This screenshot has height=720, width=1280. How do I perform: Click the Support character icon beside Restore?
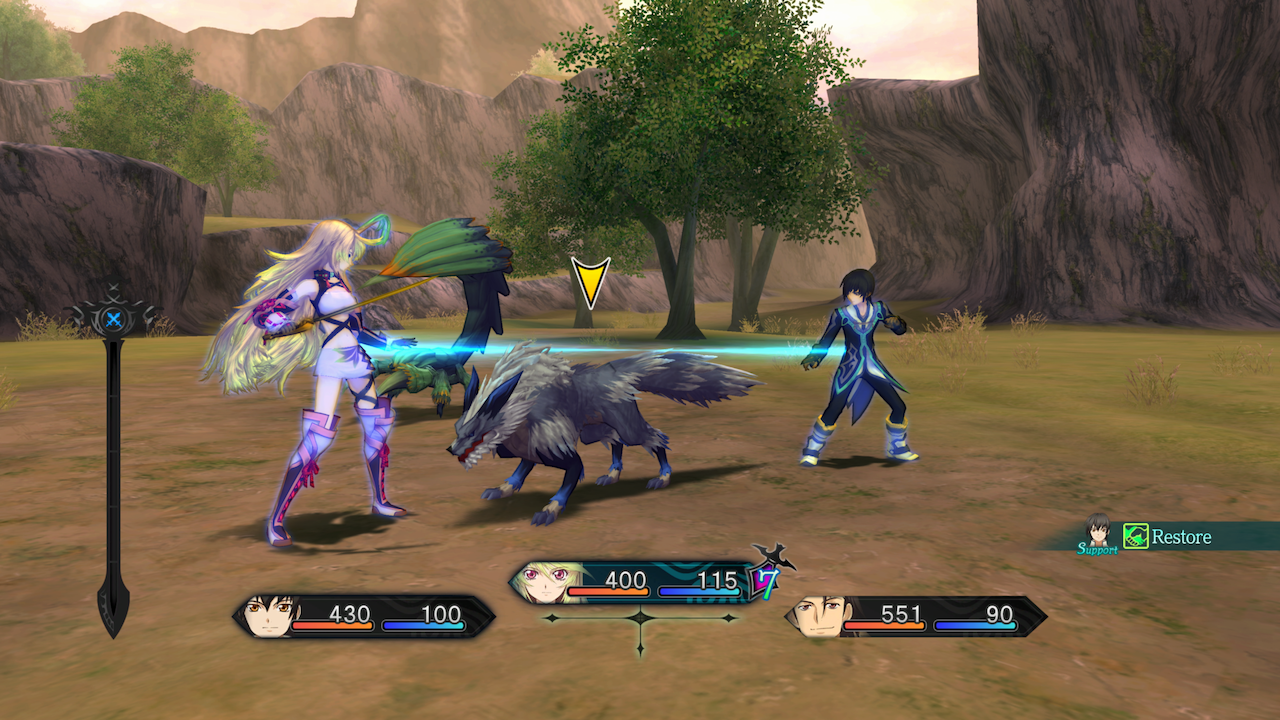coord(1098,533)
